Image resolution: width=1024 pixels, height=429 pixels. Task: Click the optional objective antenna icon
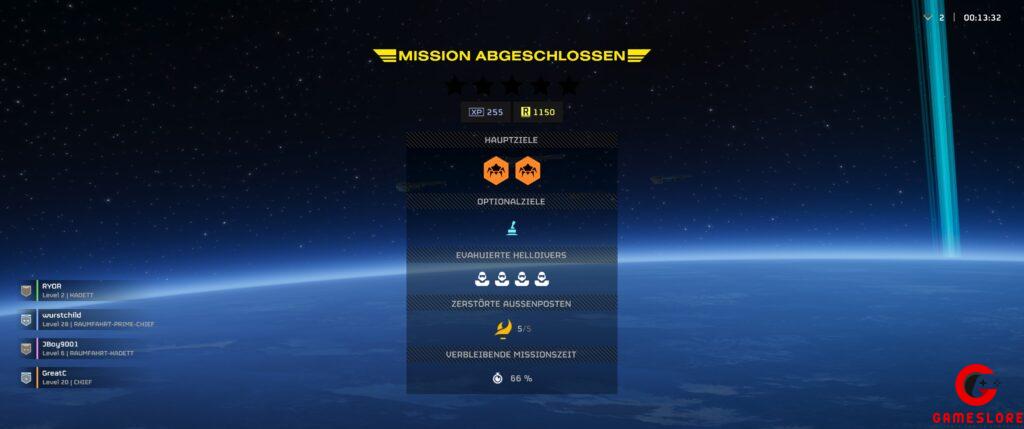pyautogui.click(x=512, y=229)
